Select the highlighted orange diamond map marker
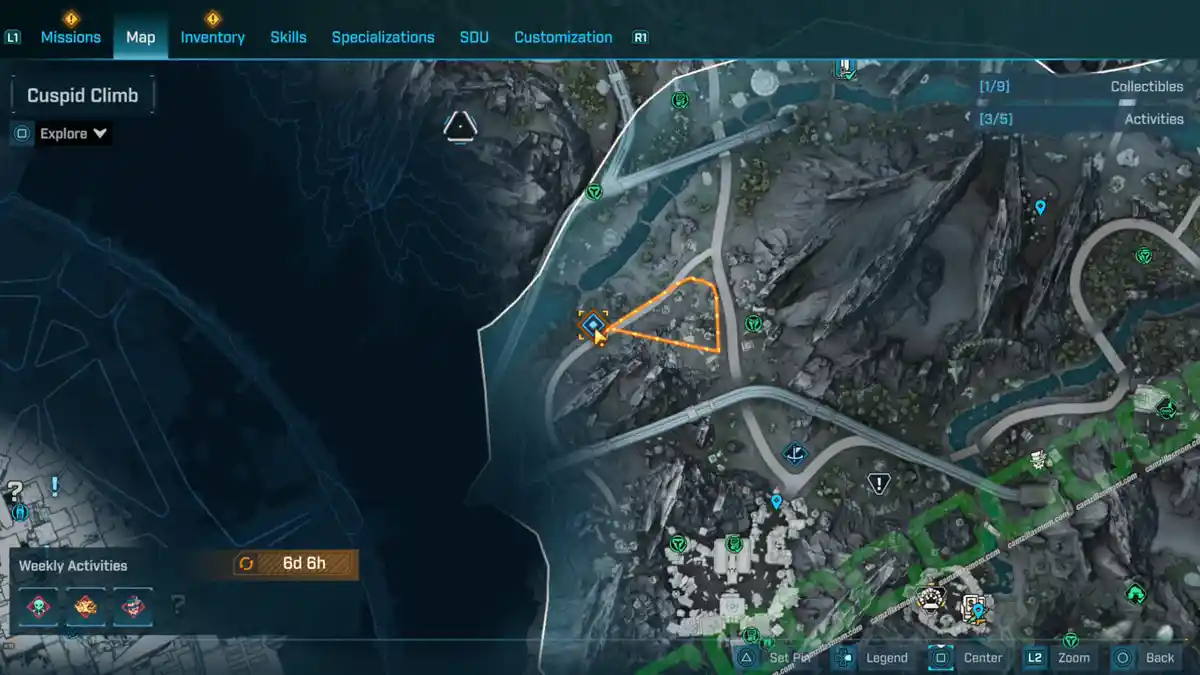This screenshot has width=1200, height=675. point(593,324)
